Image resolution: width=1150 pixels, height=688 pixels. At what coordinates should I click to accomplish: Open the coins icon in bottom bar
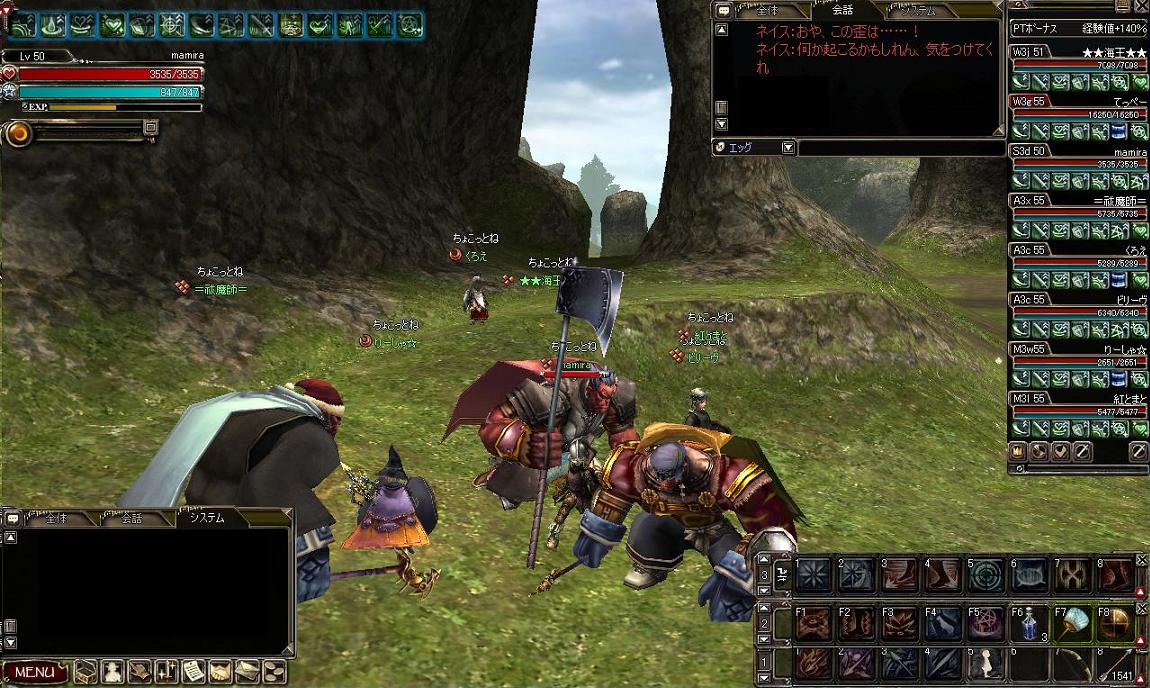[x=272, y=672]
